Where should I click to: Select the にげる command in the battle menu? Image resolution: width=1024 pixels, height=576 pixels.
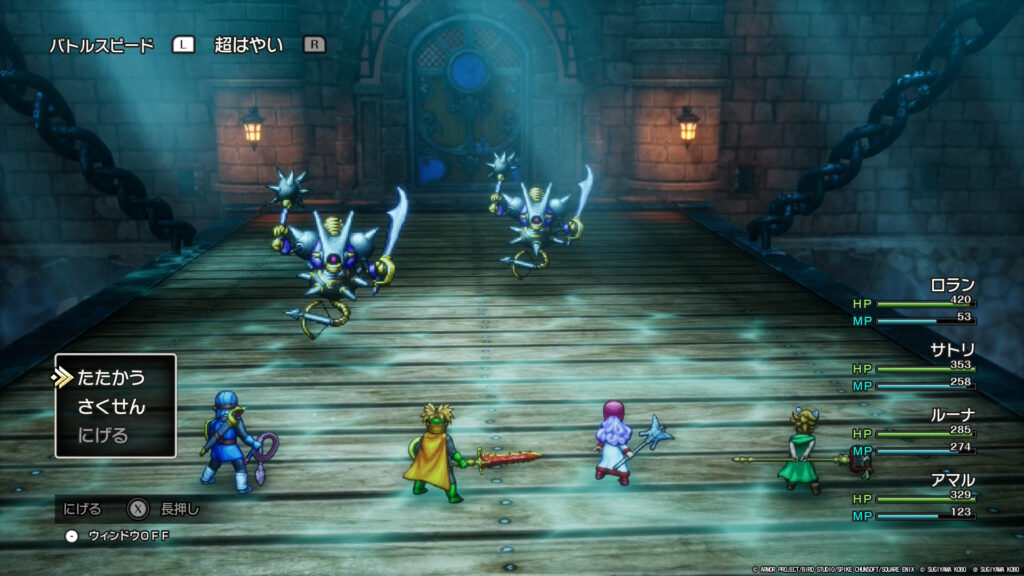[x=103, y=436]
